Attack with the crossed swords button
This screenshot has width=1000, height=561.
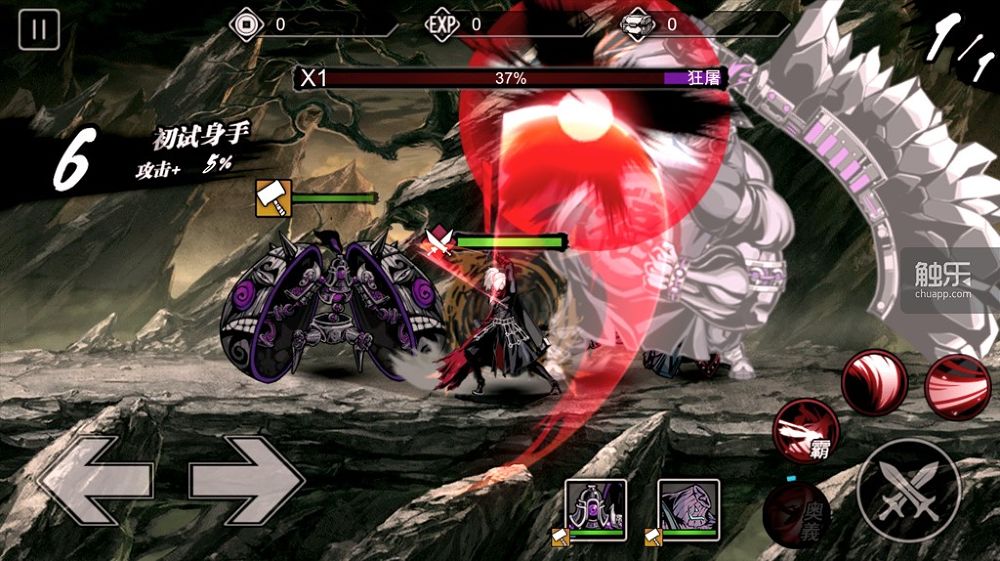coord(908,490)
